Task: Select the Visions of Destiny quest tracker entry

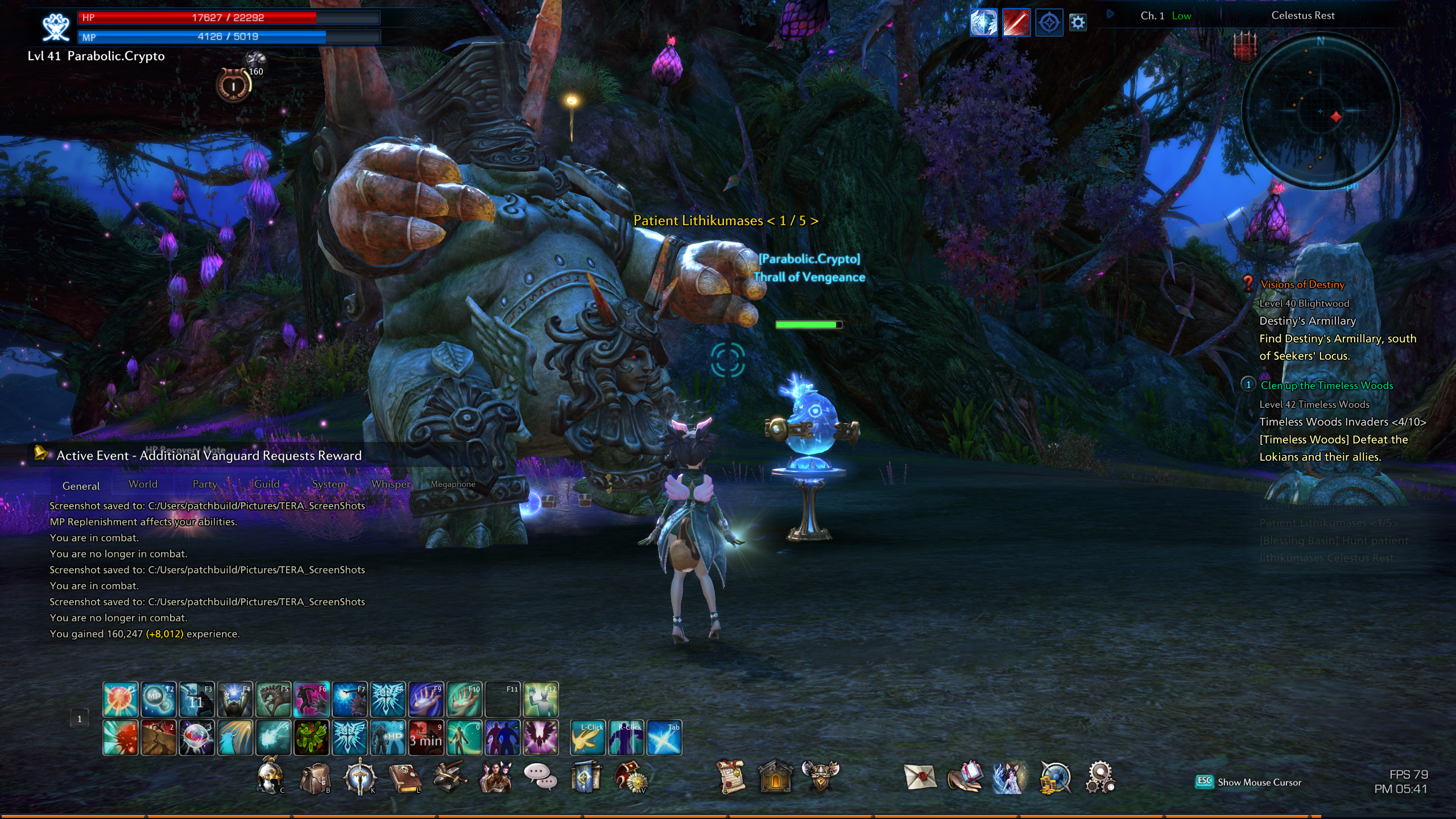Action: coord(1302,284)
